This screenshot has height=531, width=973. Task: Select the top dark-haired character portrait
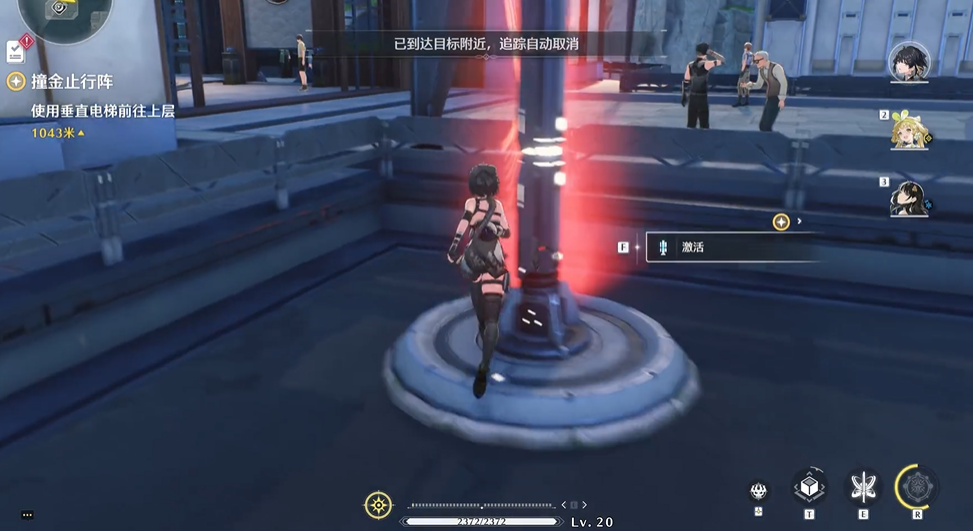(x=909, y=61)
